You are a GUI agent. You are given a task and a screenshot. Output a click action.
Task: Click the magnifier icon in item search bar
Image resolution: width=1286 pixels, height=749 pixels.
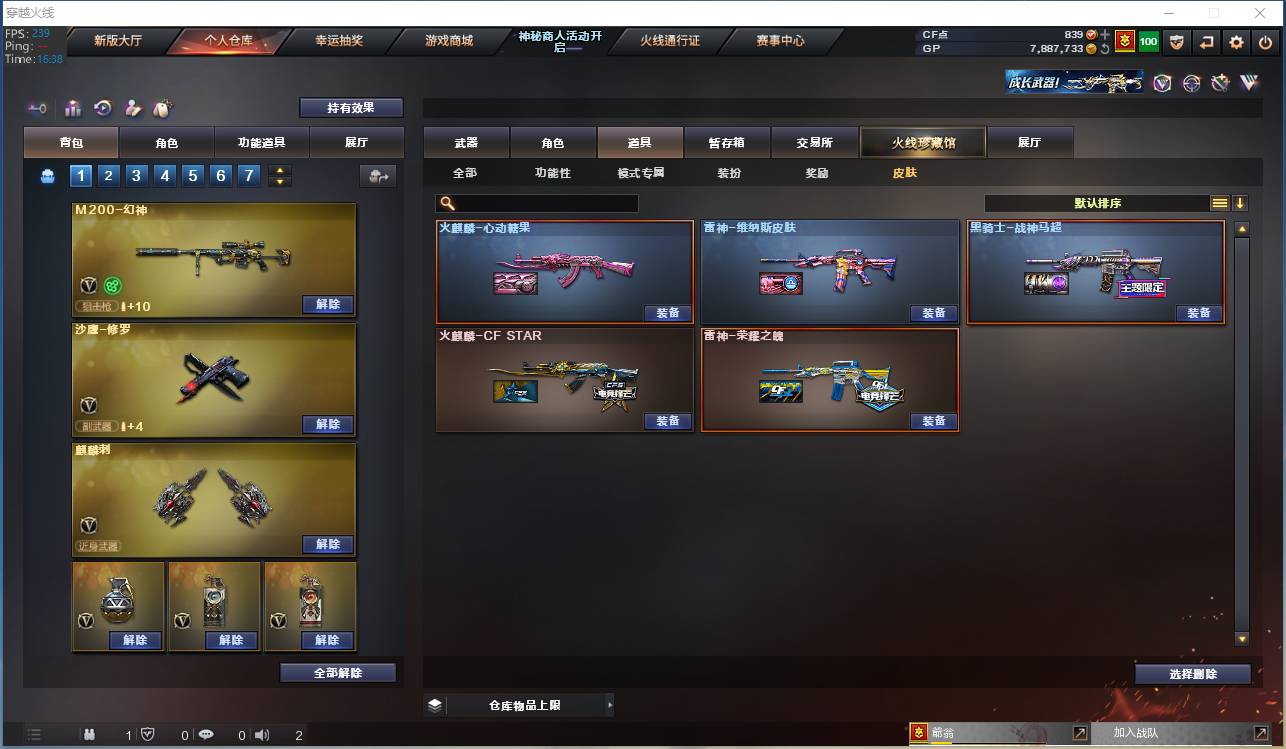pyautogui.click(x=447, y=202)
